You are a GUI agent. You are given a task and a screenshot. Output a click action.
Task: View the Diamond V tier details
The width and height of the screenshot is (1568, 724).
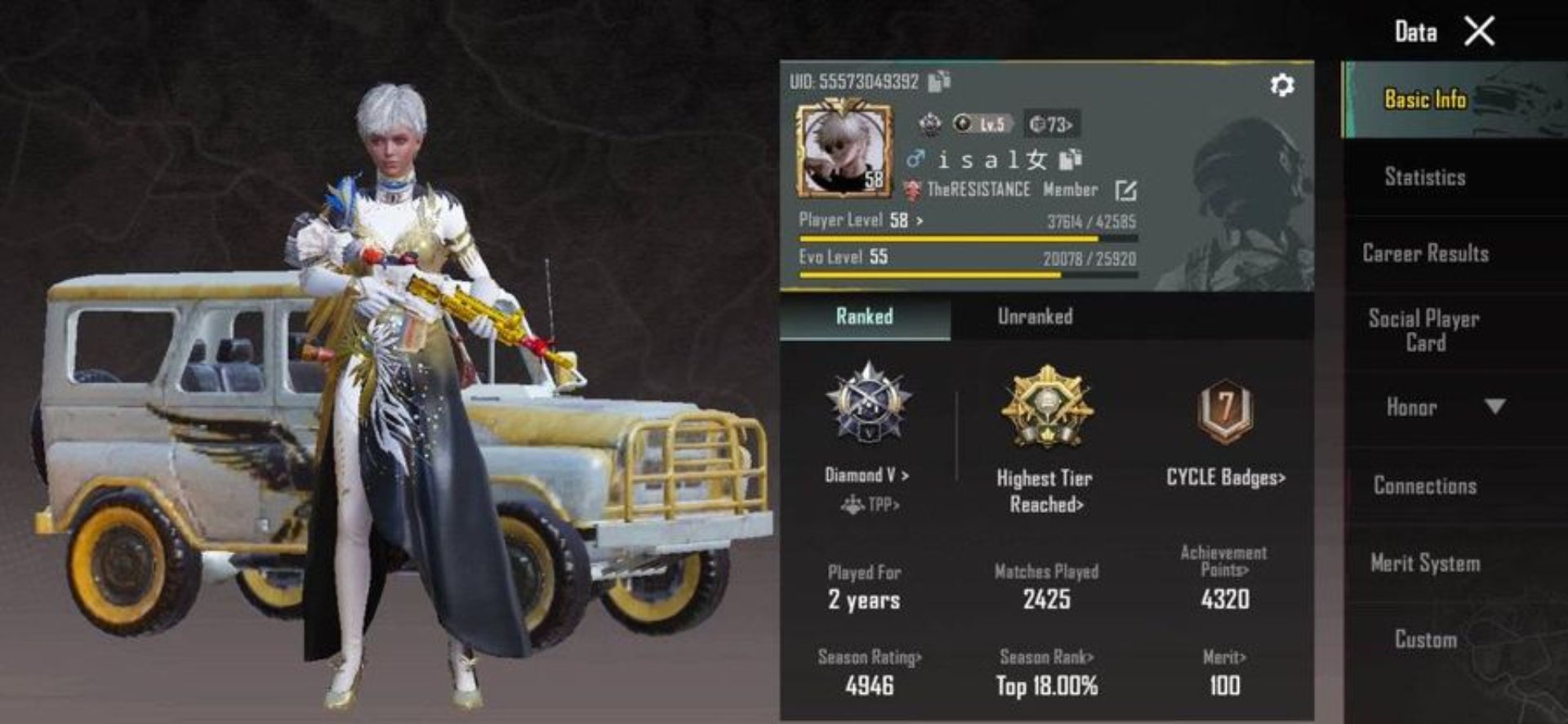867,476
